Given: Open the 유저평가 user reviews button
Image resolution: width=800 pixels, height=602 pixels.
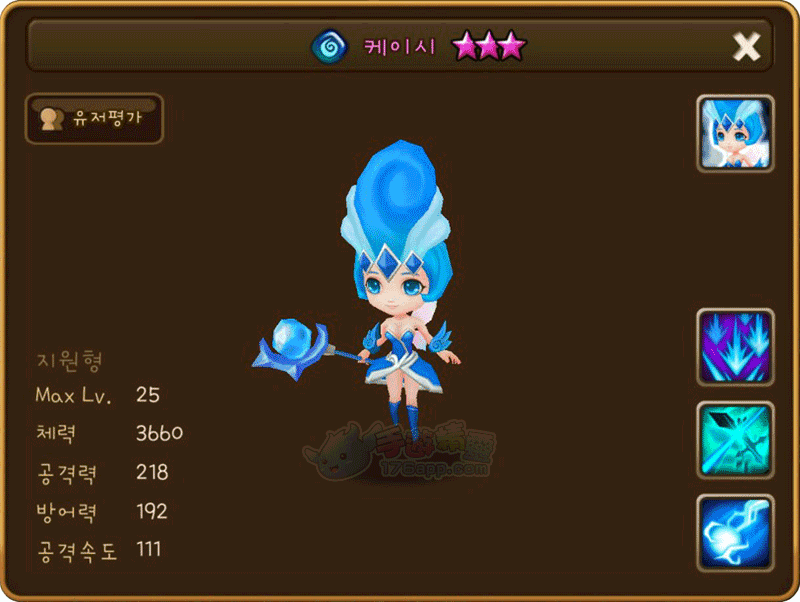Looking at the screenshot, I should pyautogui.click(x=94, y=119).
